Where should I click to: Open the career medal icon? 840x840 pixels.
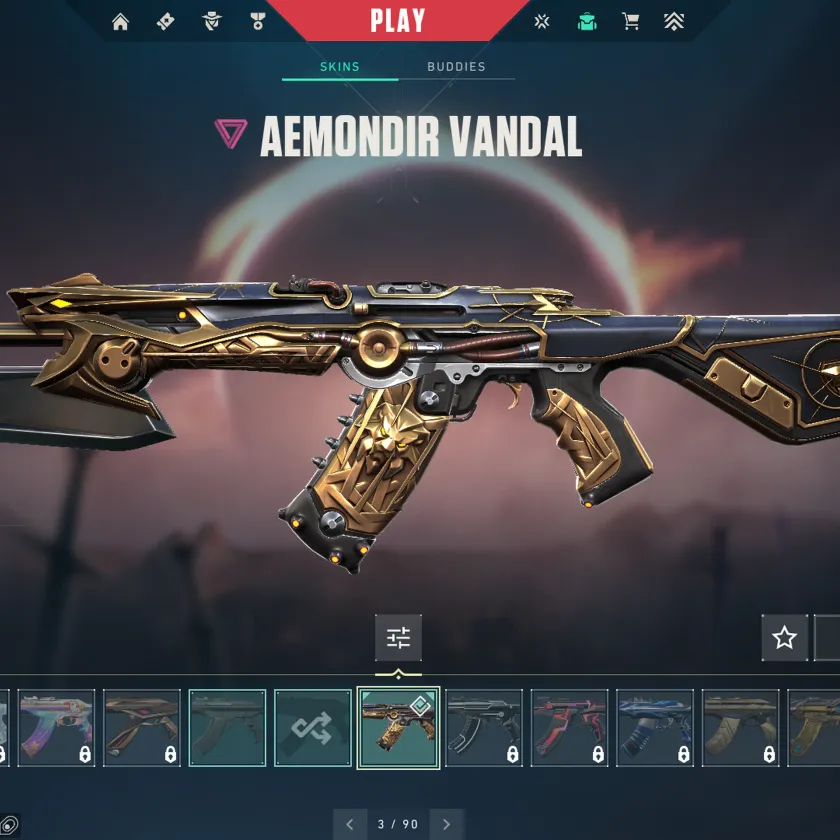(x=258, y=22)
